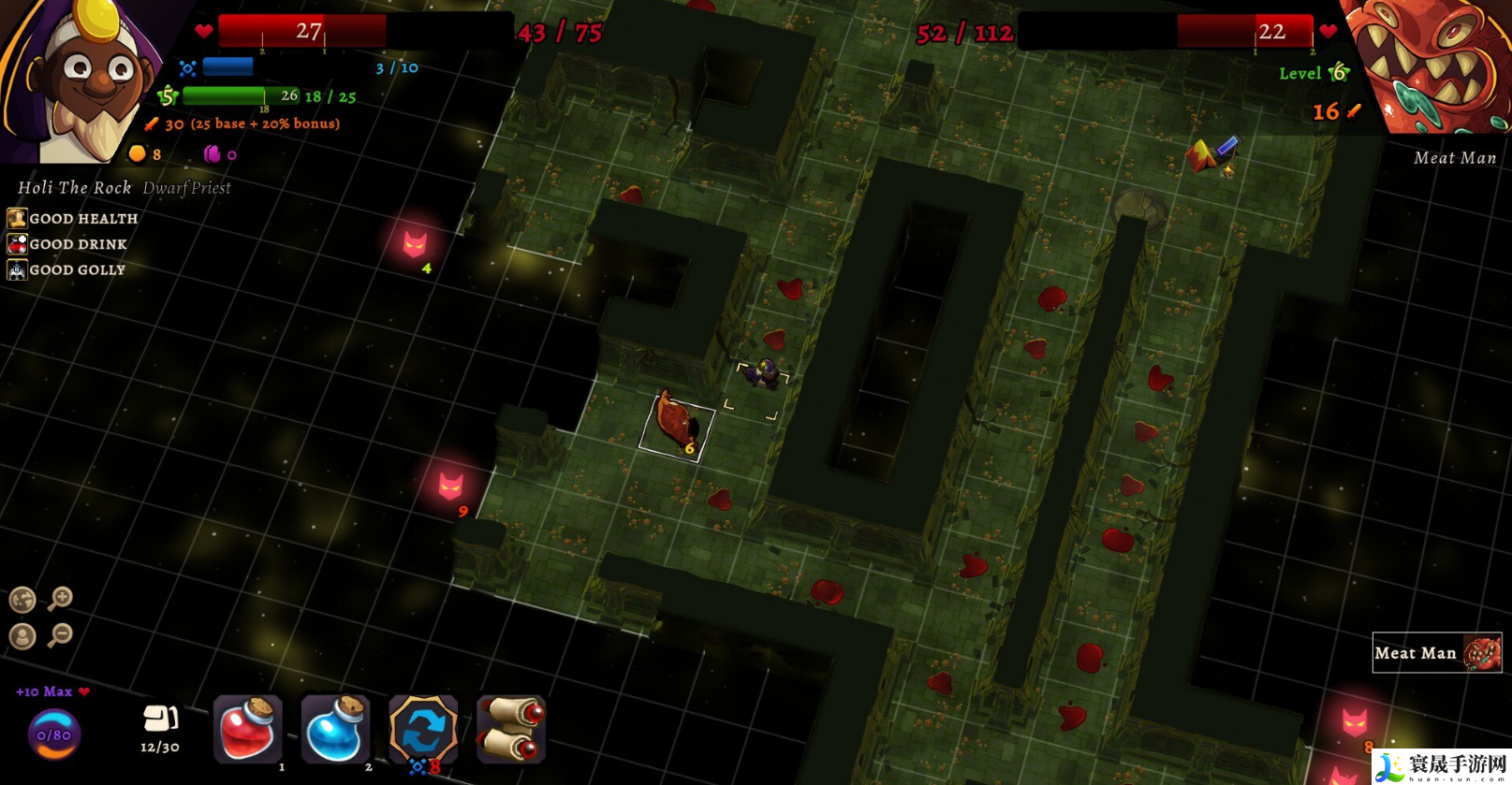Click the globe map view button
The image size is (1512, 785).
point(22,600)
